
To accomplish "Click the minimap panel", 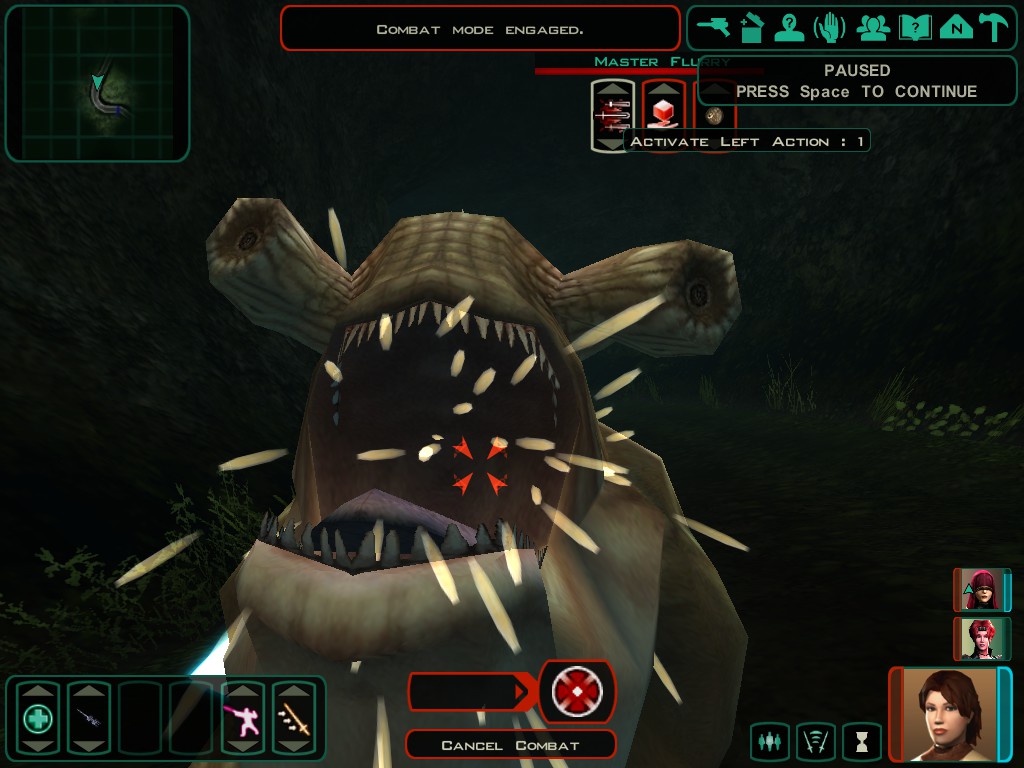I will [x=97, y=83].
